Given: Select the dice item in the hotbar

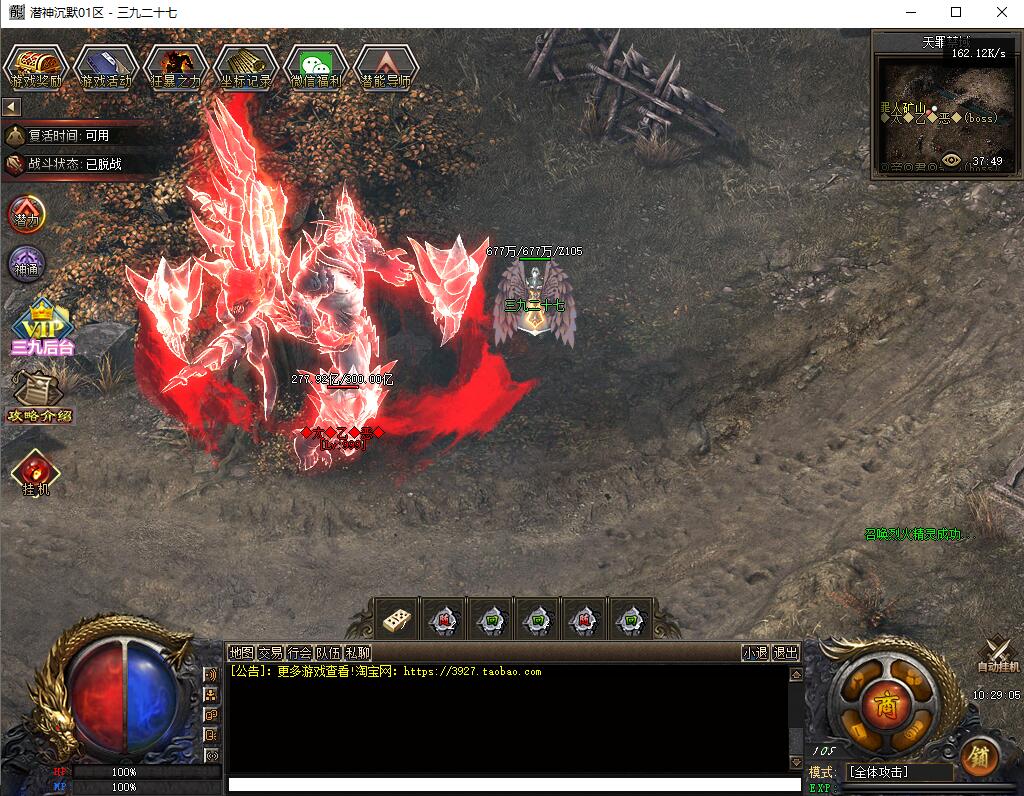Looking at the screenshot, I should coord(394,620).
